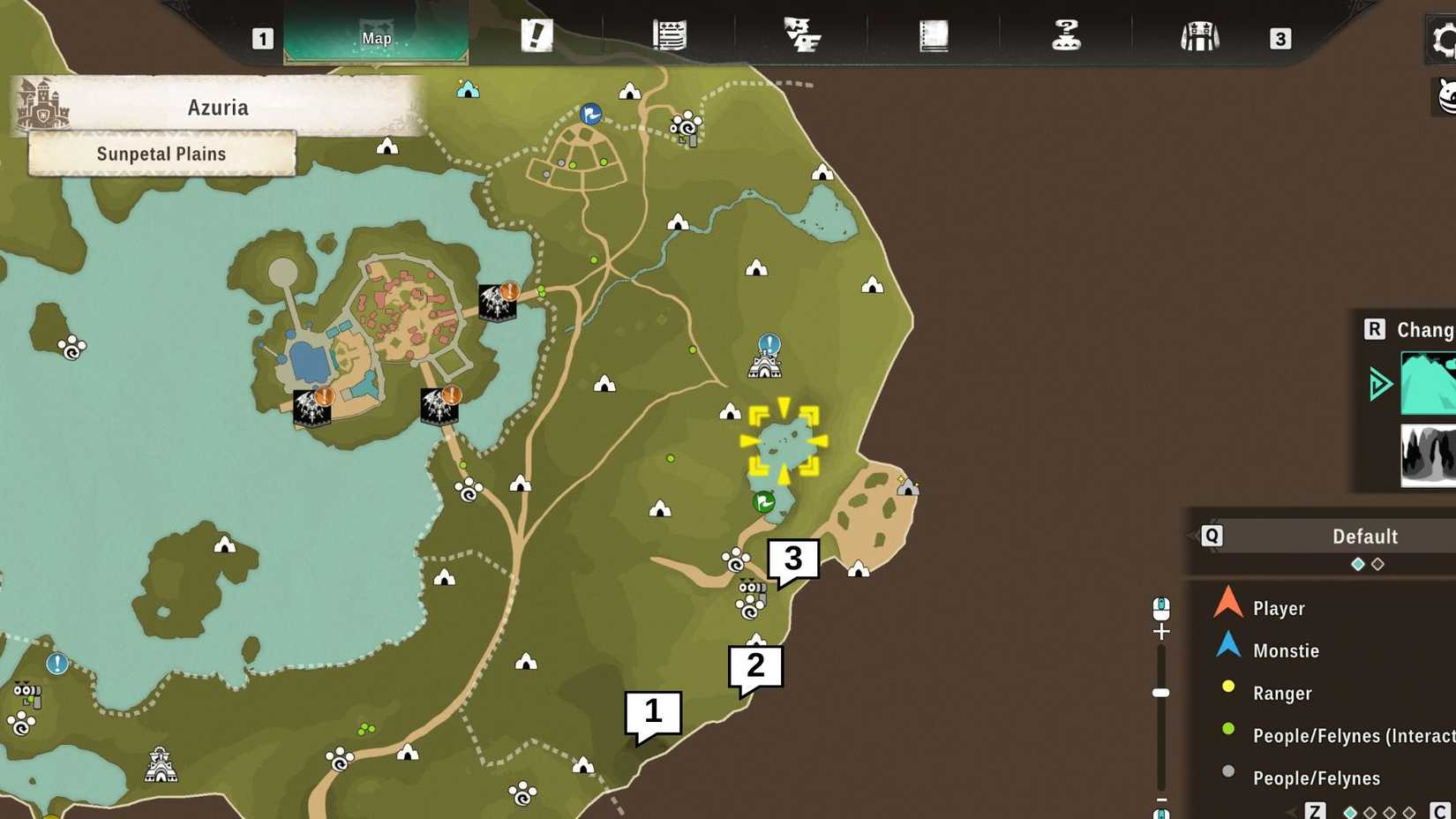
Task: Toggle the empty diamond under the Default legend
Action: pyautogui.click(x=1378, y=563)
